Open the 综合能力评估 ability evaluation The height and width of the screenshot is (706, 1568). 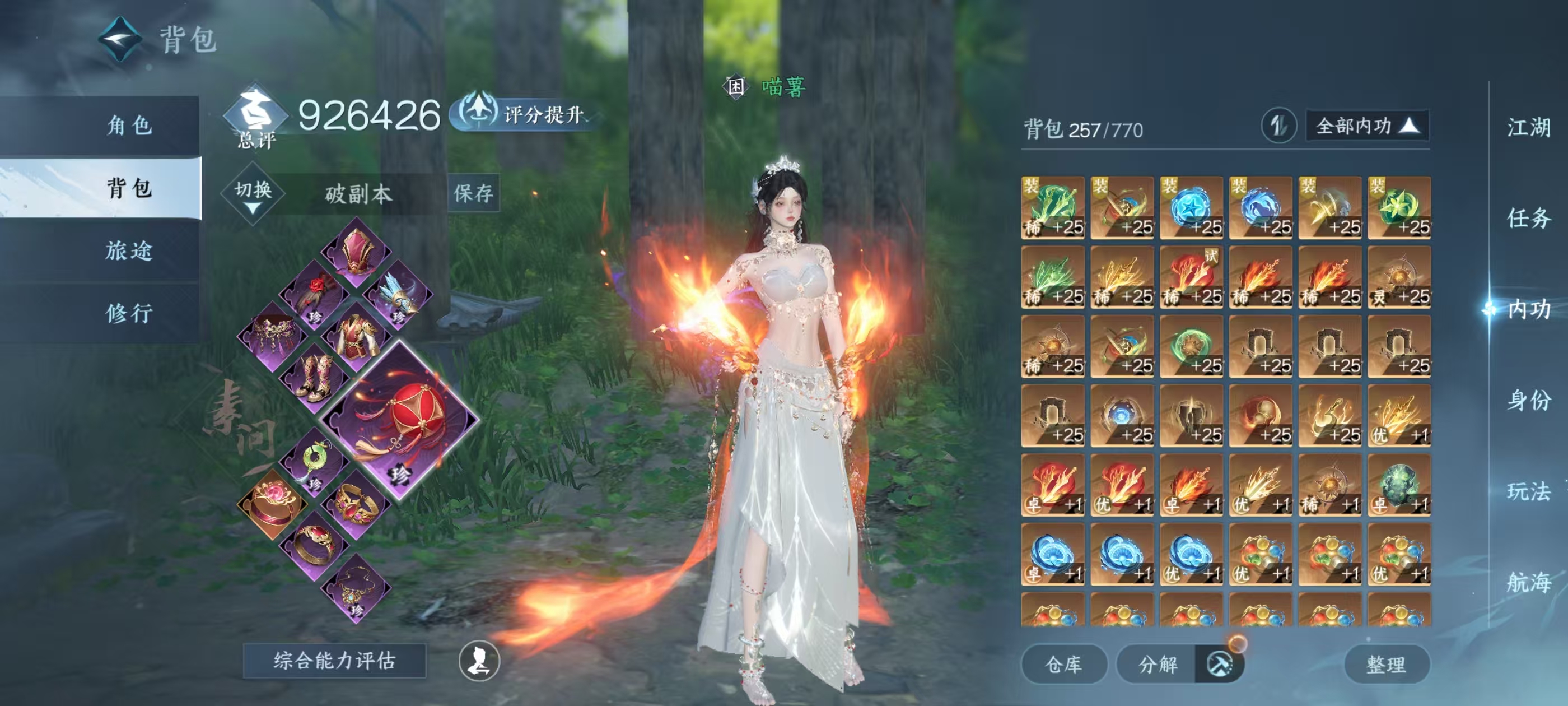334,660
